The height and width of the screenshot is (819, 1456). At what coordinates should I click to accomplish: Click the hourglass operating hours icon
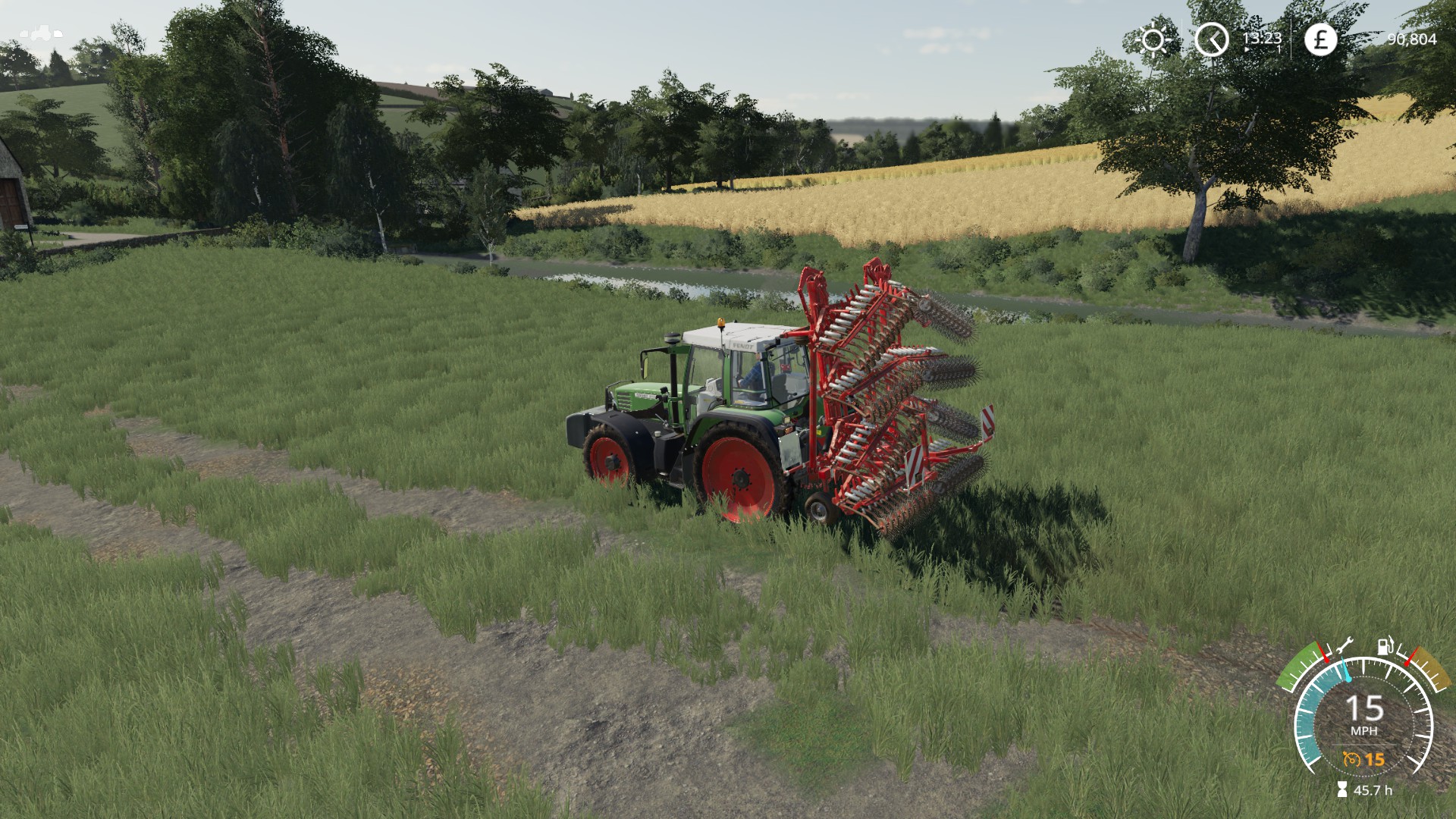click(x=1342, y=790)
